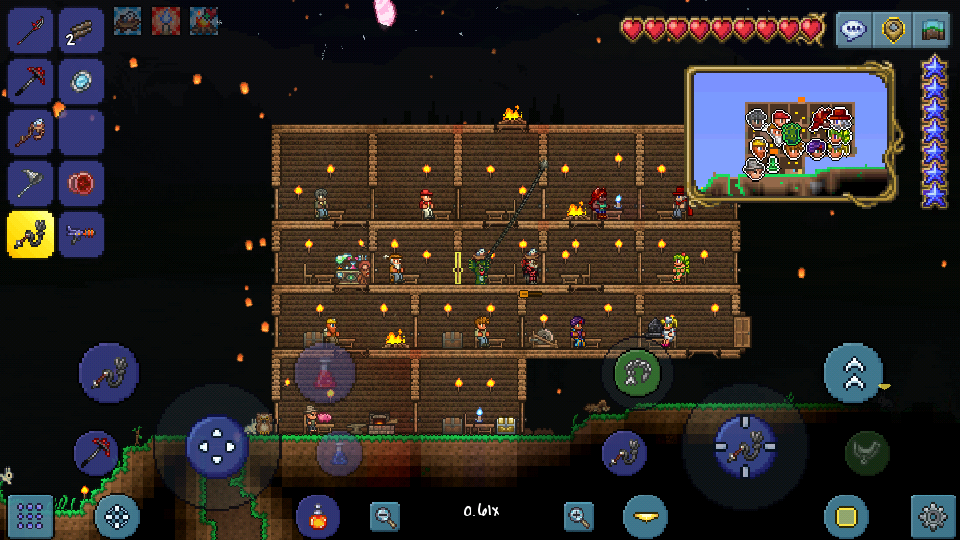This screenshot has width=960, height=540.
Task: Activate the green grapple hook button
Action: 637,374
